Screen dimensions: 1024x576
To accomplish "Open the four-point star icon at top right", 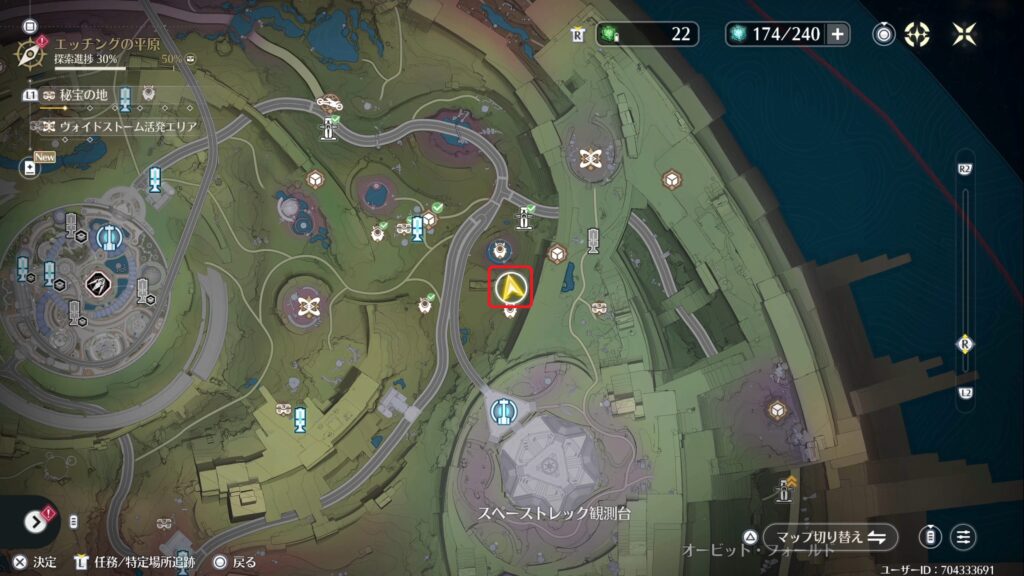I will [x=965, y=34].
